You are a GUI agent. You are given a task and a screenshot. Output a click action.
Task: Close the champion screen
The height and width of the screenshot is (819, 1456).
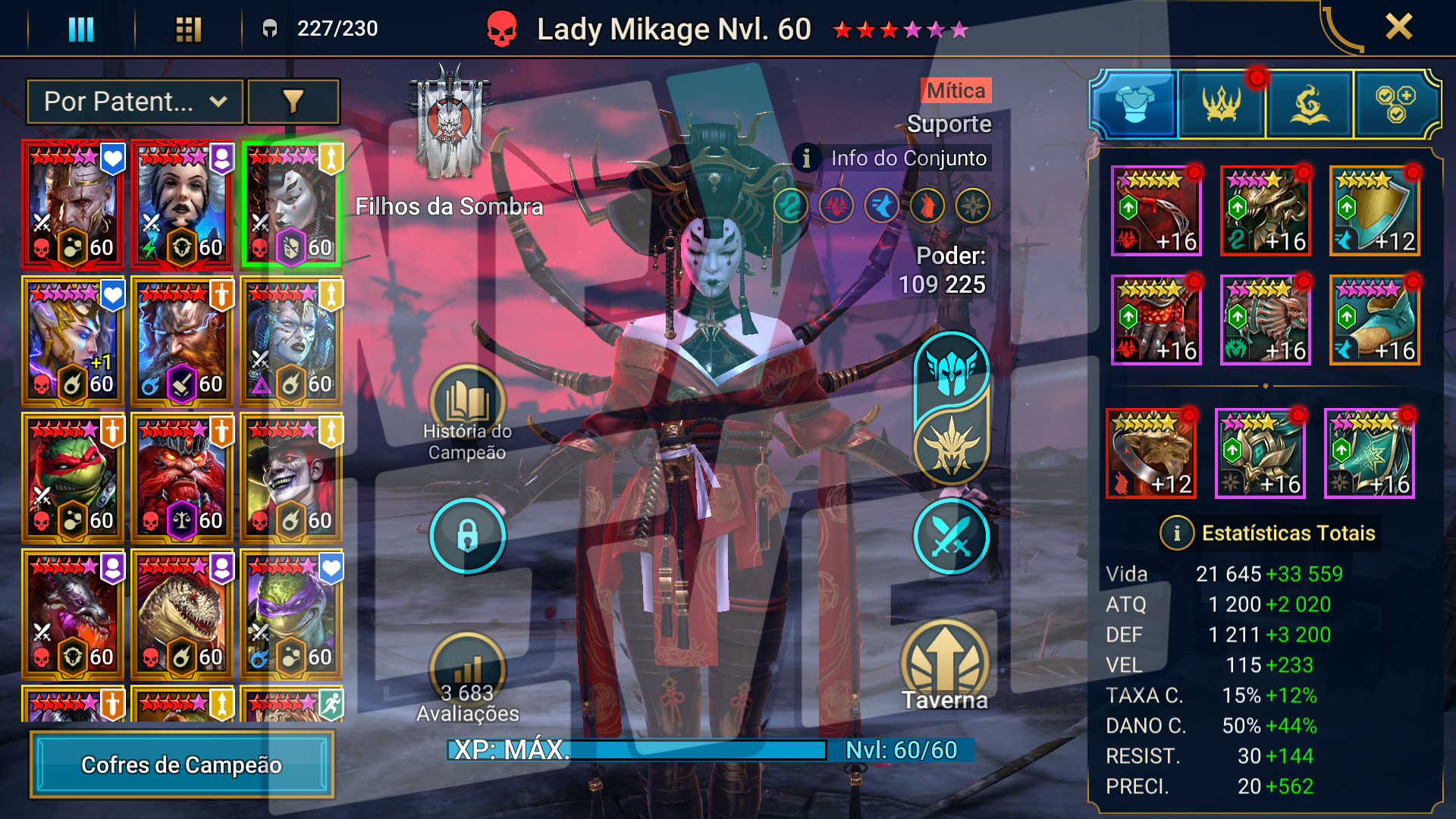click(x=1398, y=27)
